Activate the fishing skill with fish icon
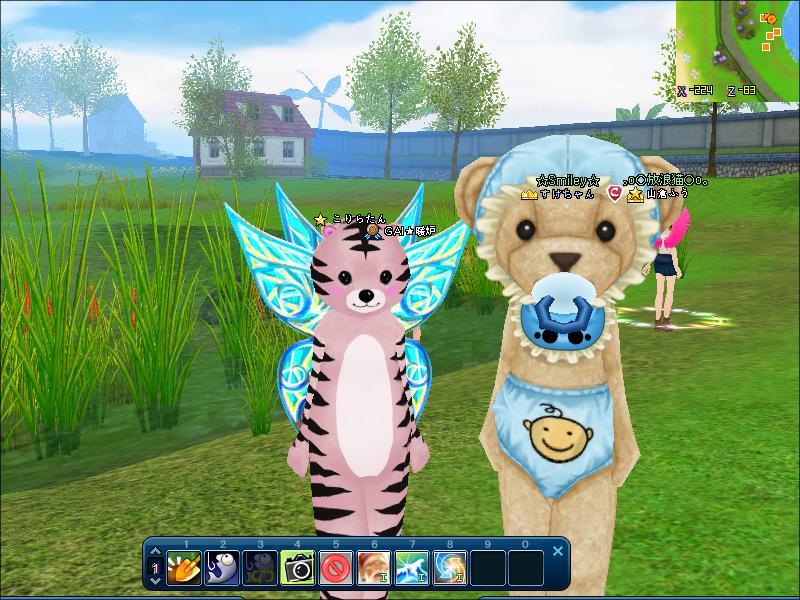The width and height of the screenshot is (800, 600). tap(222, 567)
